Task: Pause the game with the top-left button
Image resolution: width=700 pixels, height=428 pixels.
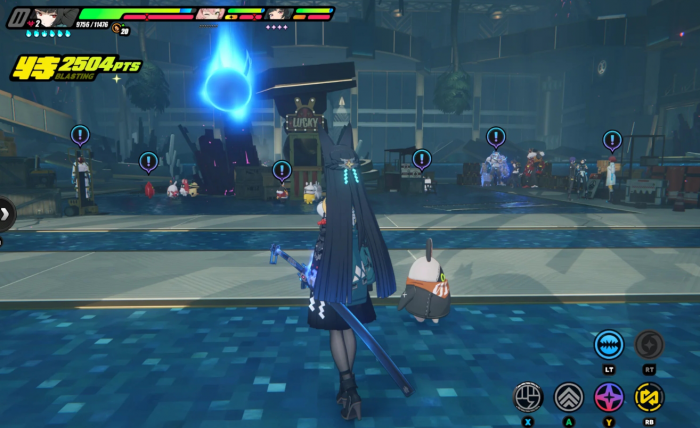Action: click(15, 18)
